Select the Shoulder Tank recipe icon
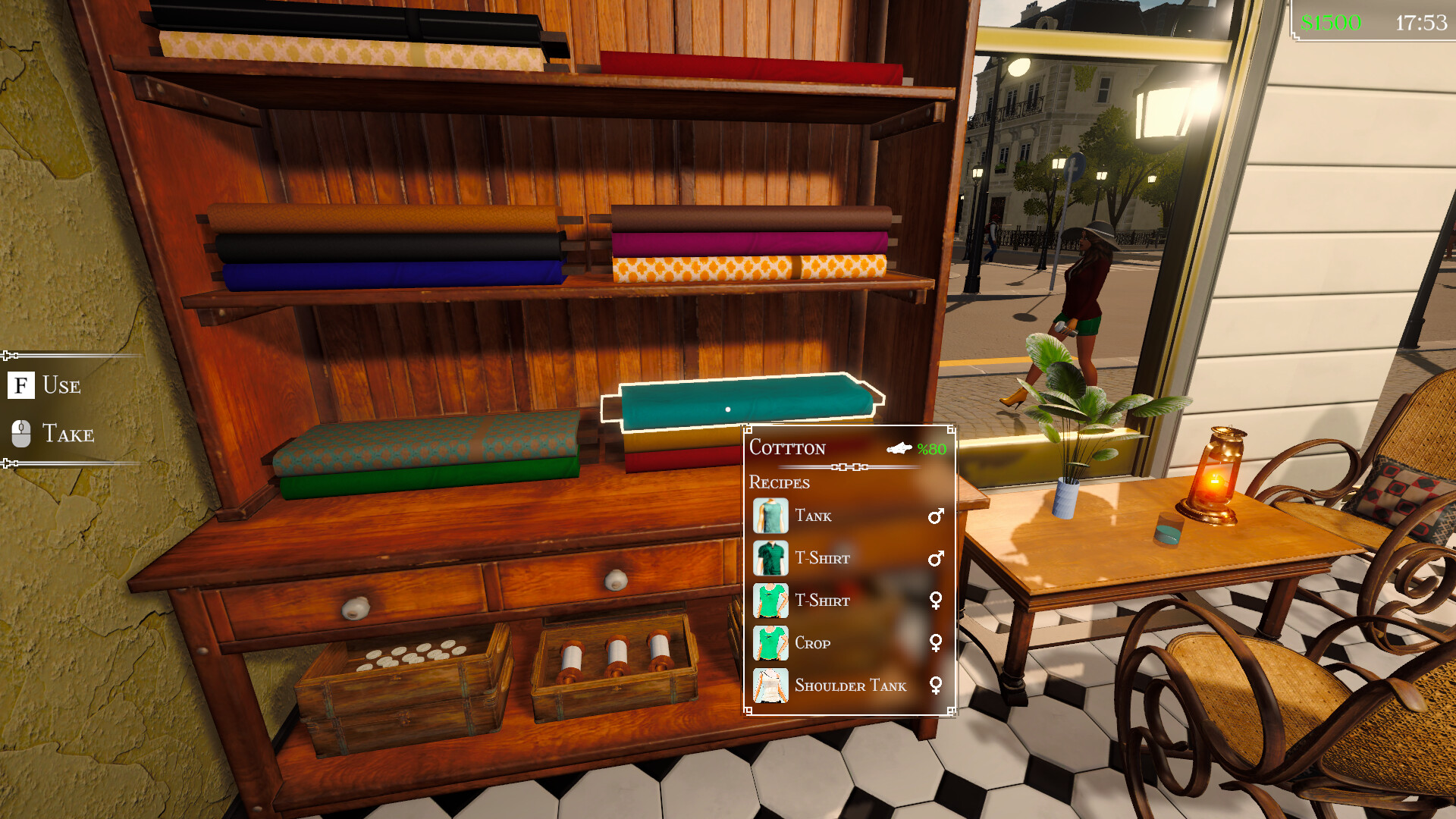The height and width of the screenshot is (819, 1456). click(770, 686)
